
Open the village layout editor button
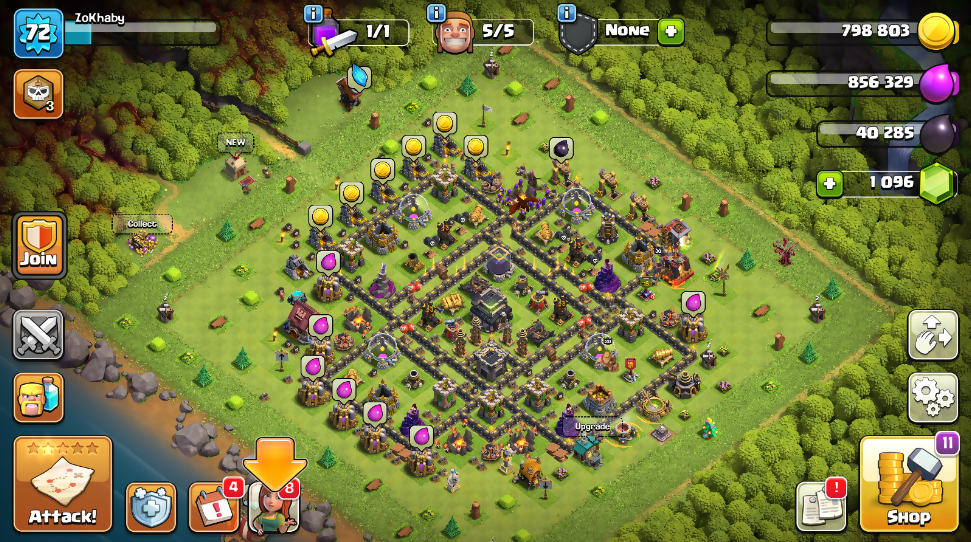pos(932,334)
